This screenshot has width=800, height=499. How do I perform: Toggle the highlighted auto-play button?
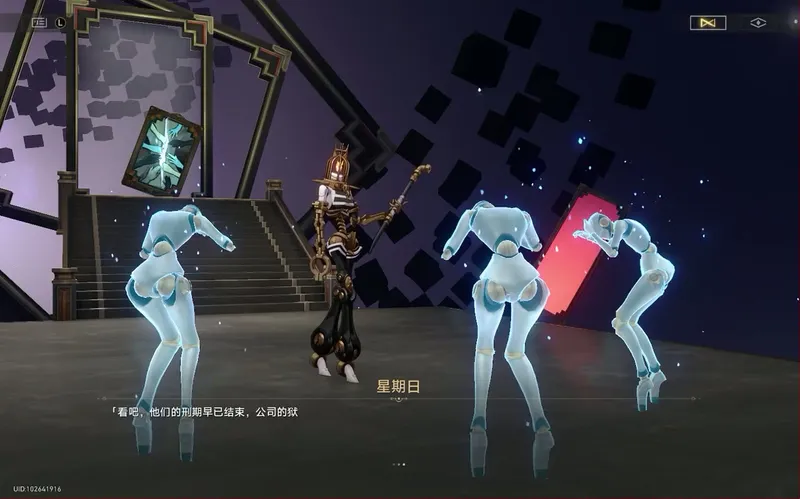(x=708, y=23)
